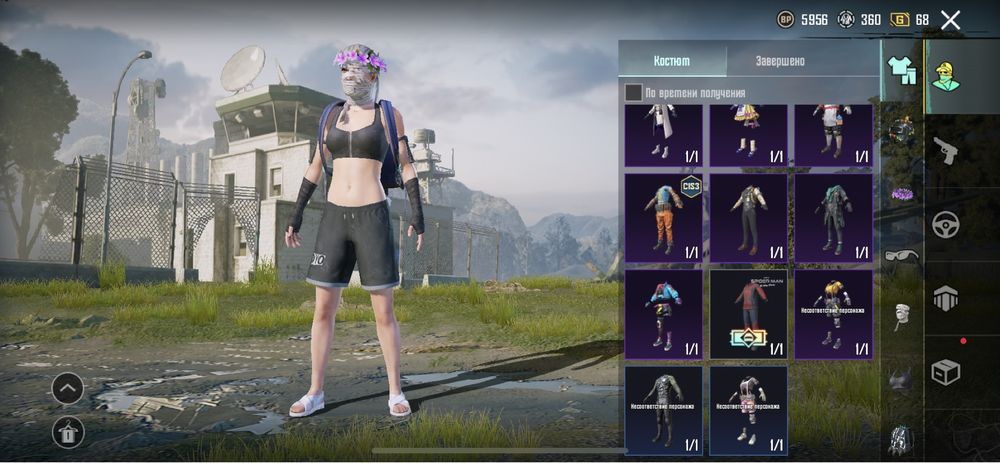1000x463 pixels.
Task: Select the blue and pink jacket outfit
Action: click(x=664, y=314)
